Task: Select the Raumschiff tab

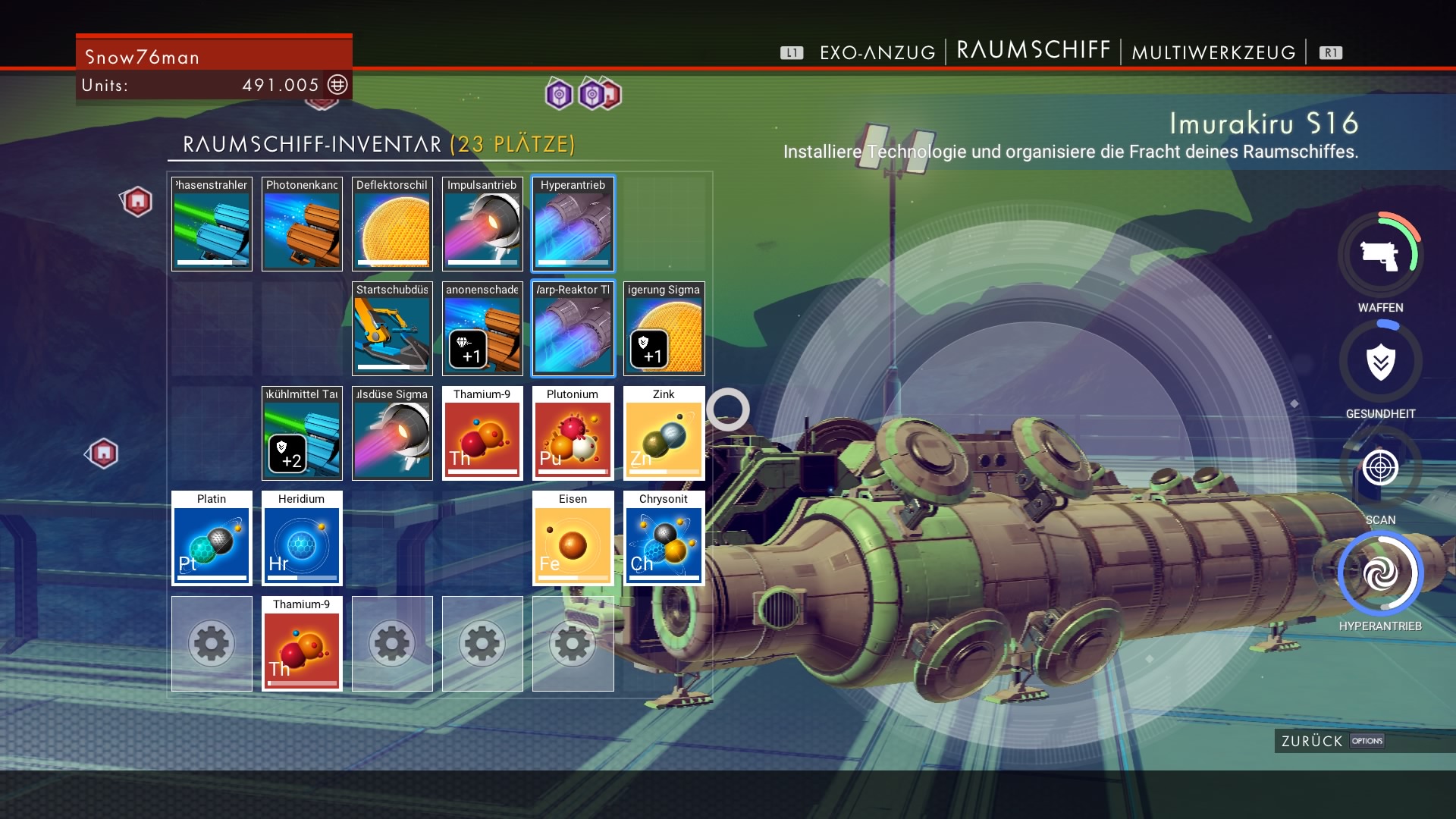Action: pyautogui.click(x=1034, y=50)
